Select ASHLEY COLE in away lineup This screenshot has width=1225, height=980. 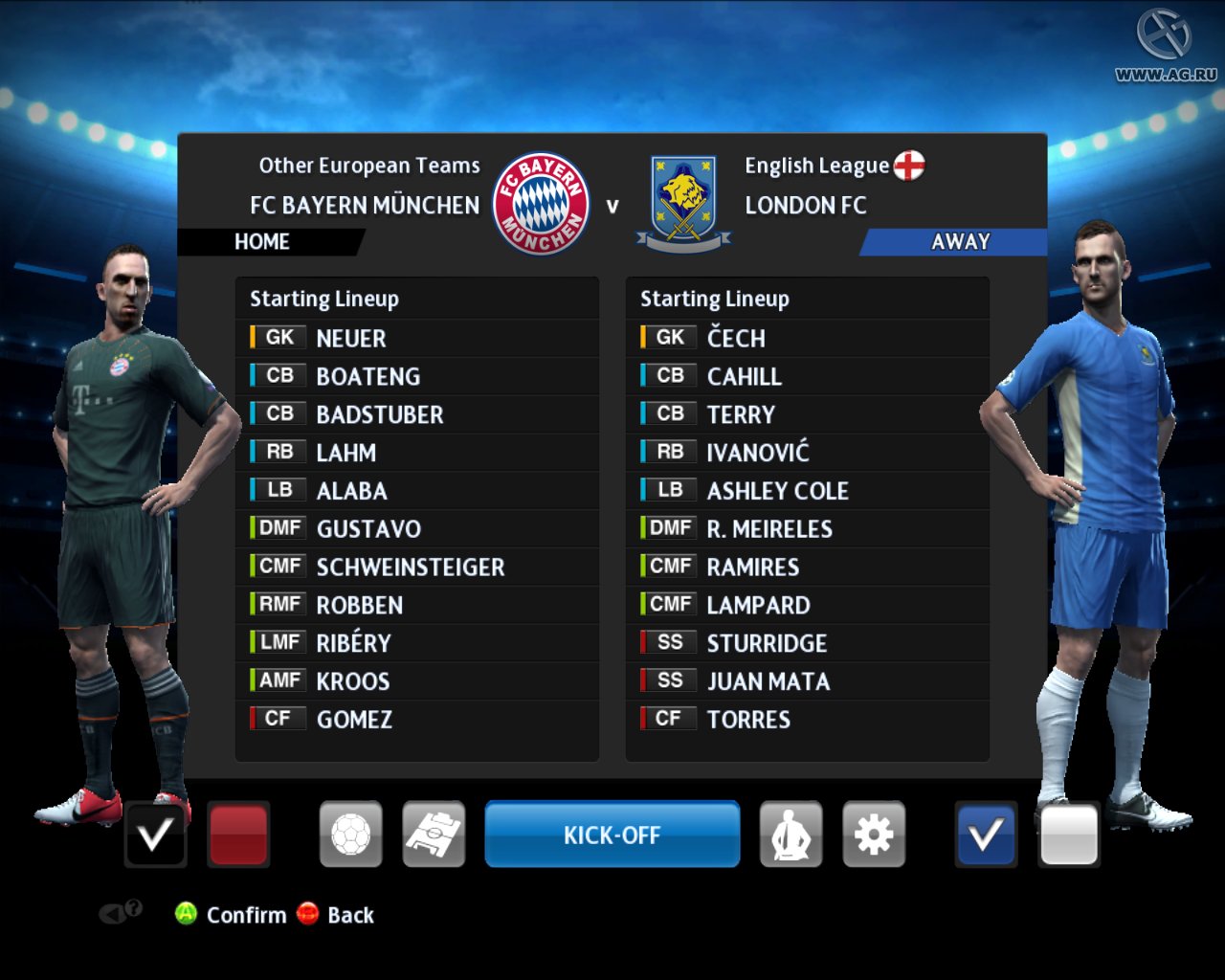[777, 491]
